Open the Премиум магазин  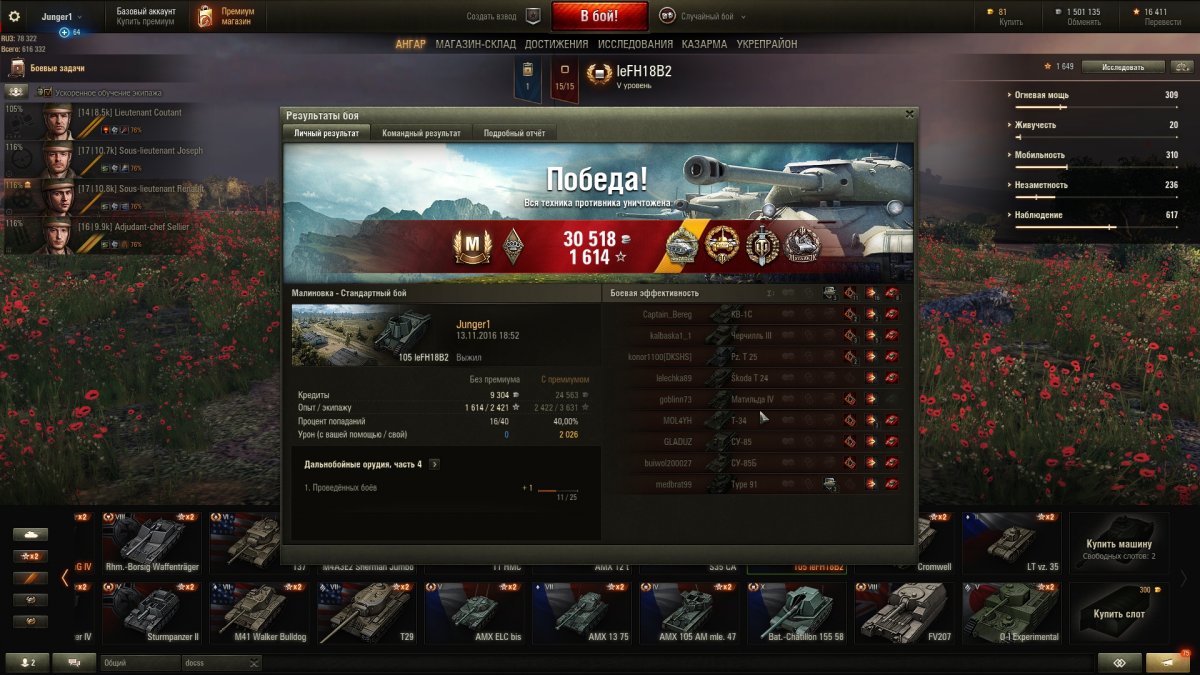pyautogui.click(x=225, y=16)
